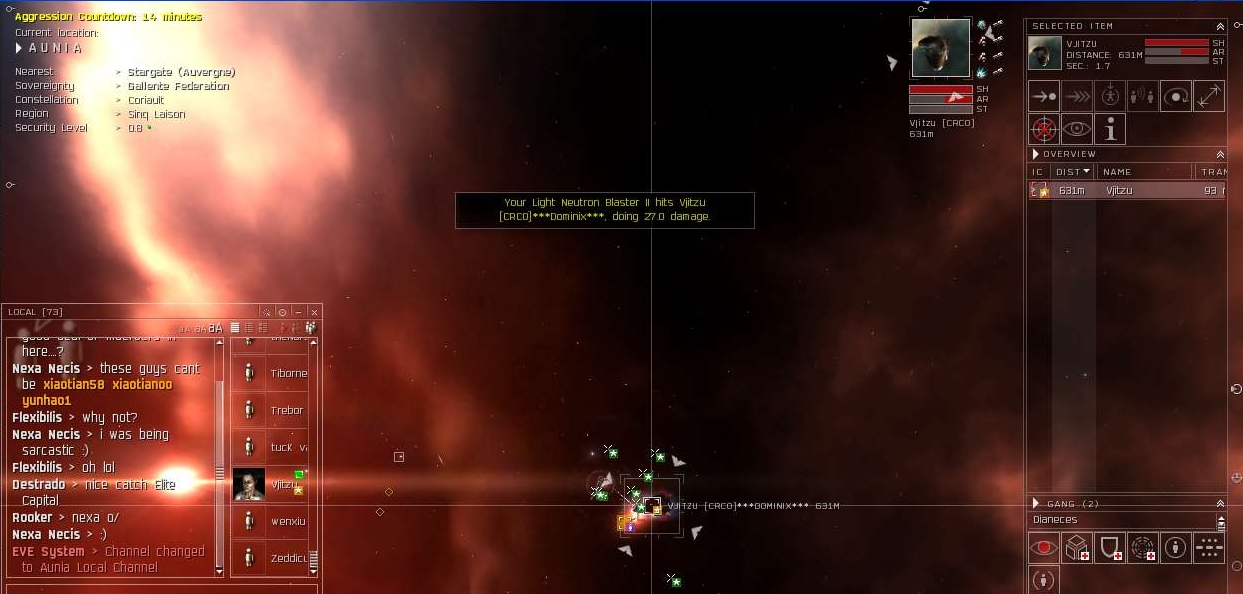The width and height of the screenshot is (1243, 594).
Task: Click the Approach button in Selected Item
Action: click(1044, 97)
